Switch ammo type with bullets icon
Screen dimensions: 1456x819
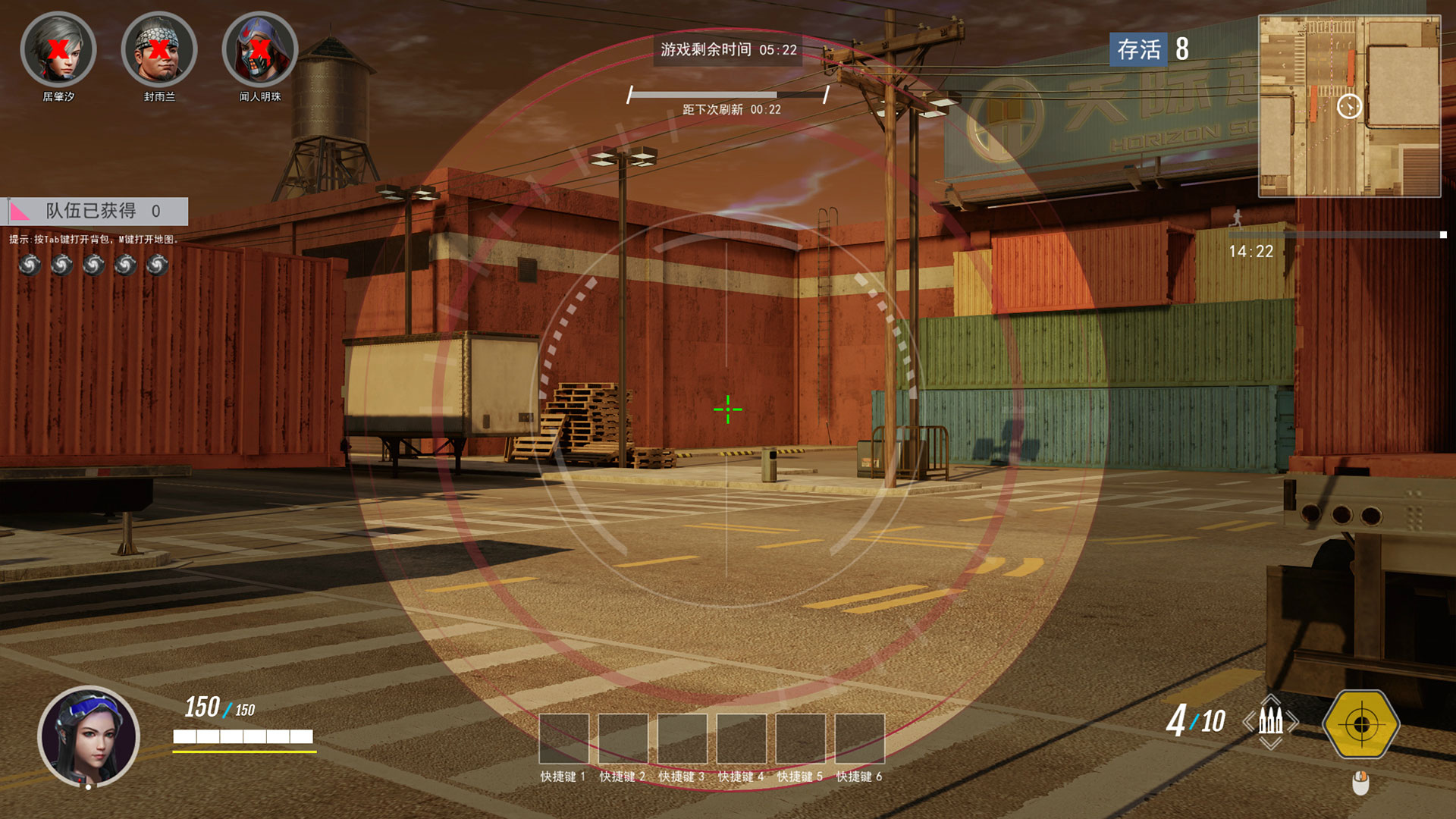[x=1271, y=721]
